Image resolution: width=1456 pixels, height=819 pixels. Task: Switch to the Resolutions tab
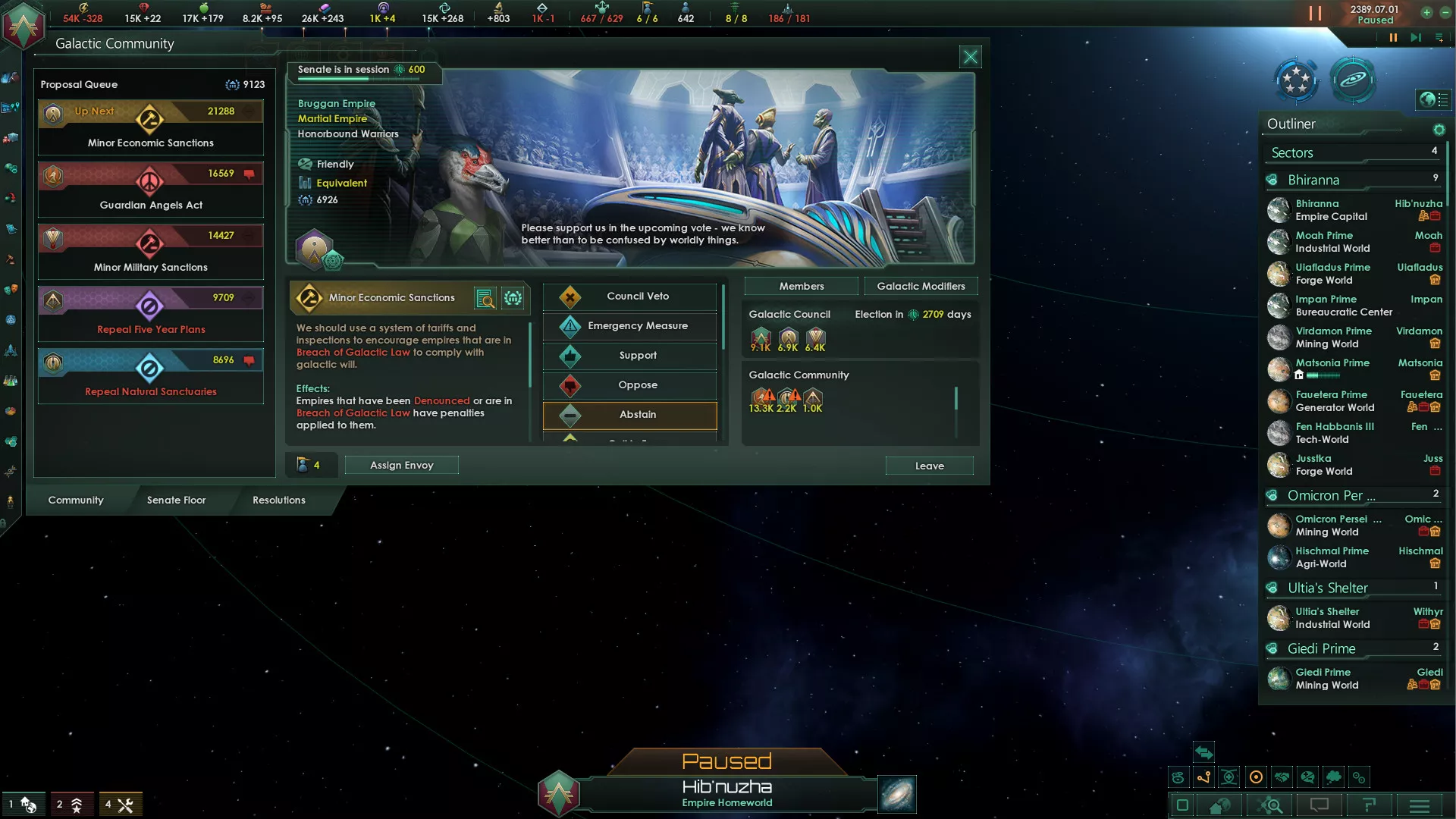point(278,500)
